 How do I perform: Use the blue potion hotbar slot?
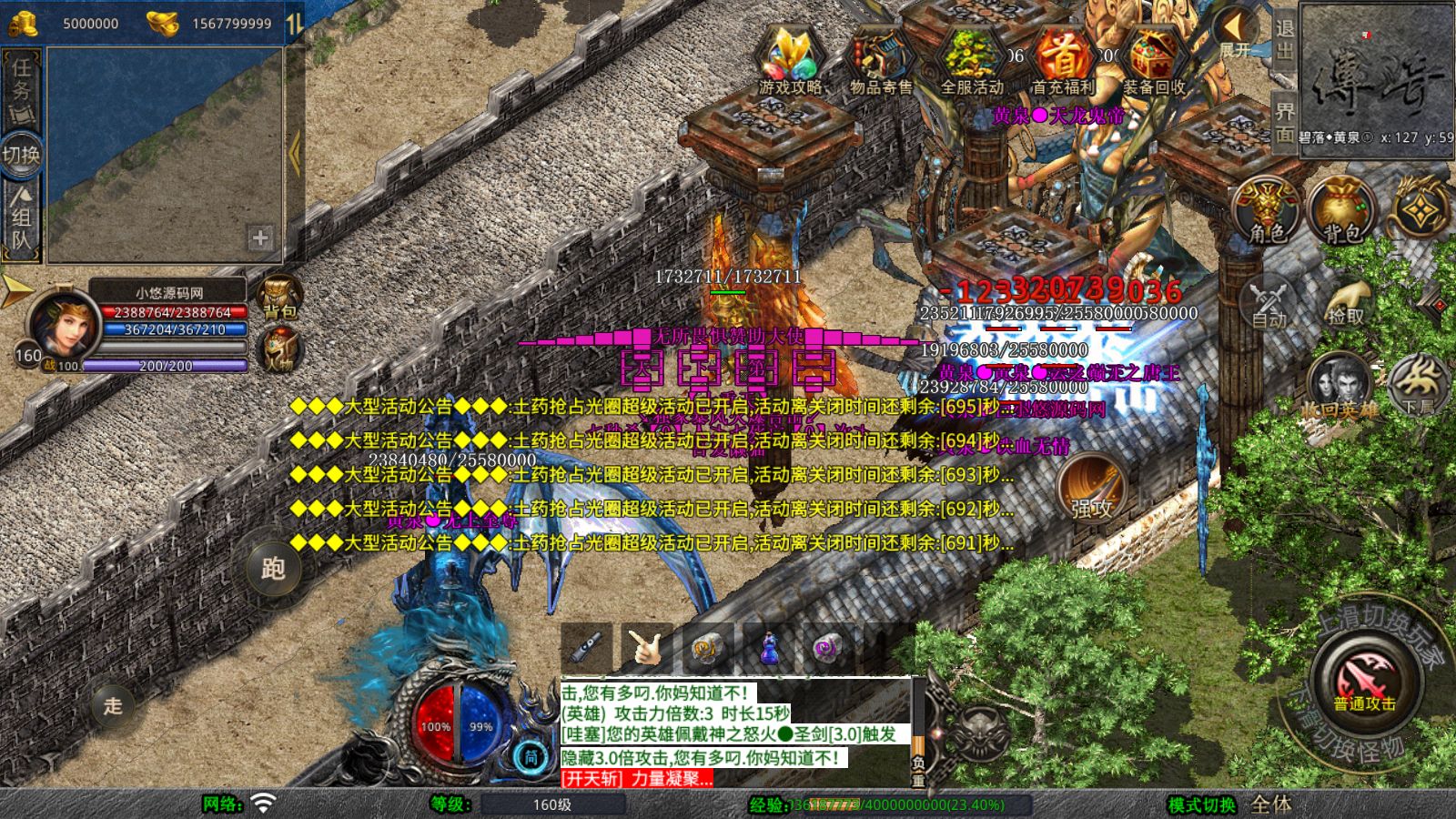coord(769,648)
